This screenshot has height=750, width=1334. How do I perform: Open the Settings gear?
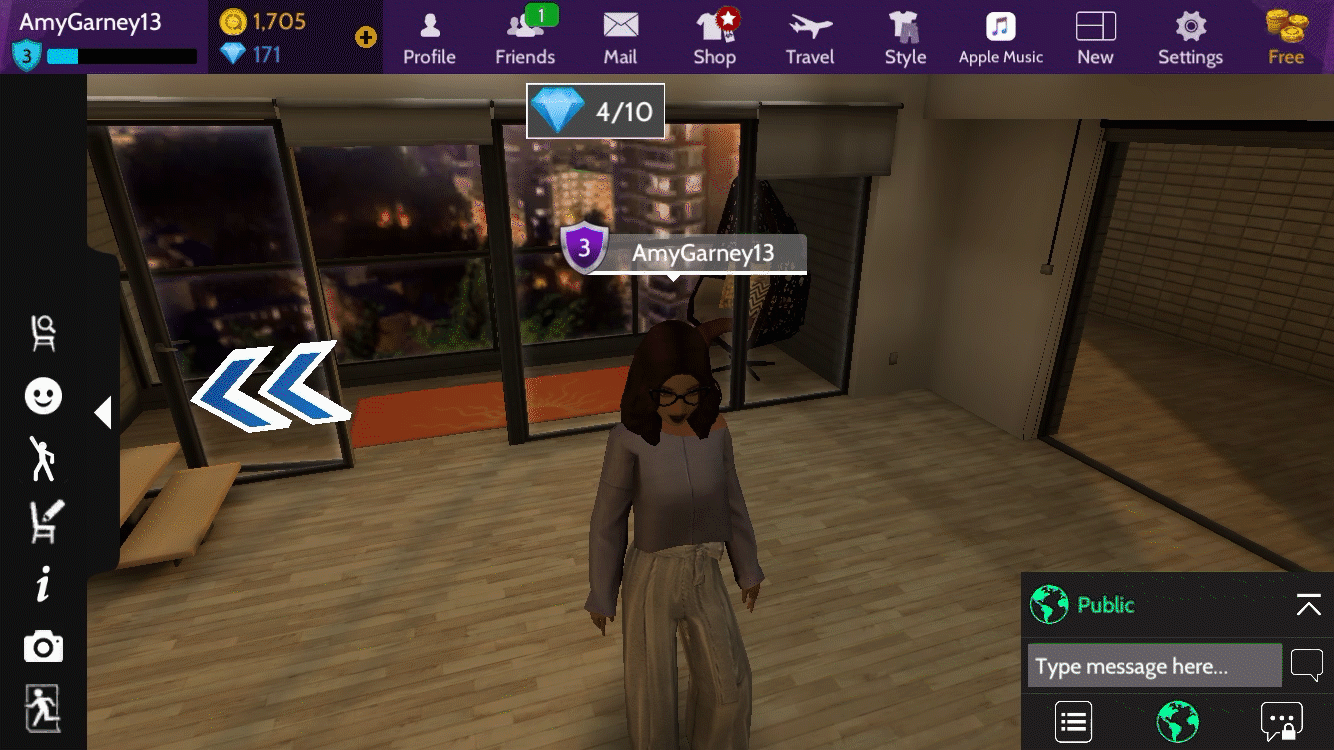tap(1190, 38)
